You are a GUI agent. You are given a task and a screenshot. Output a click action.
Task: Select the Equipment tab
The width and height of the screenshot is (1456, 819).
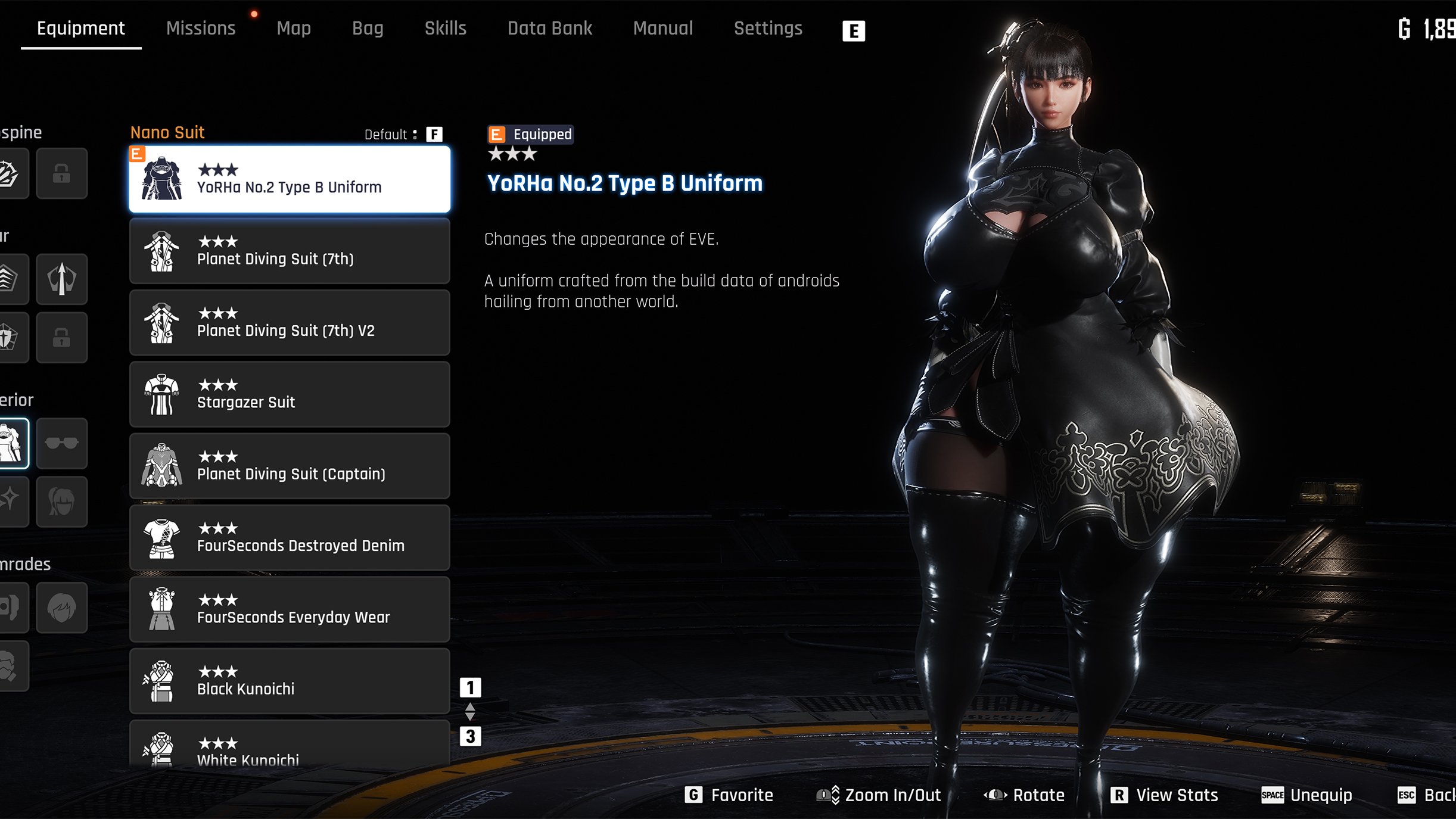click(81, 28)
